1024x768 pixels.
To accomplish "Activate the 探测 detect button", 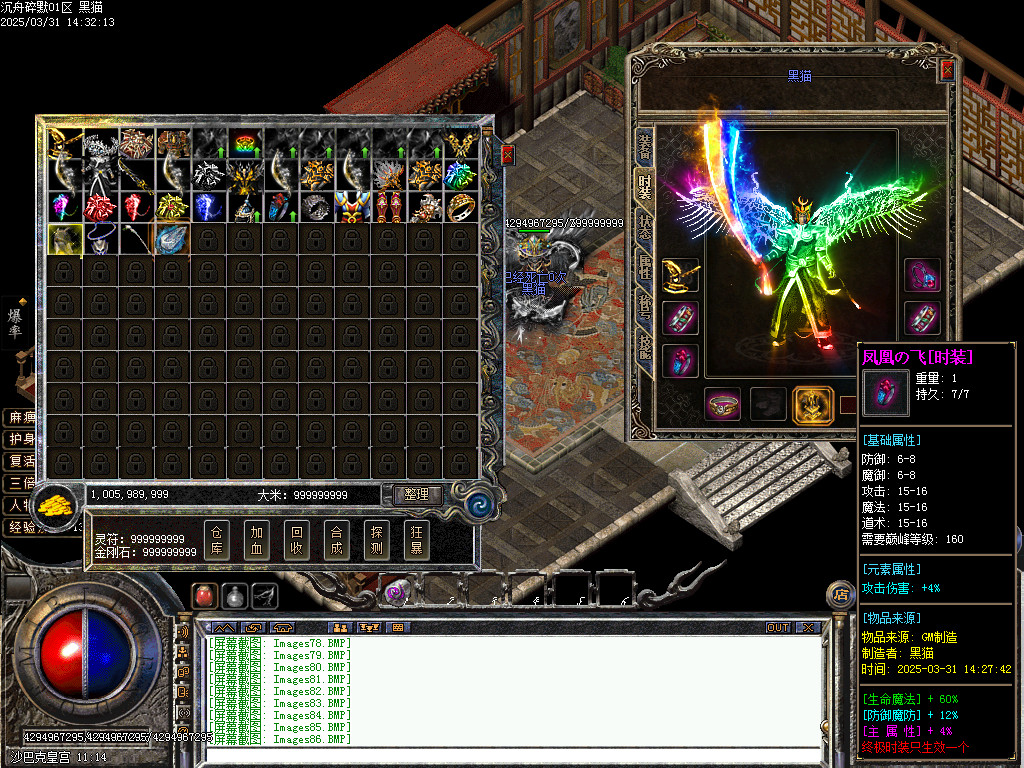I will (376, 540).
